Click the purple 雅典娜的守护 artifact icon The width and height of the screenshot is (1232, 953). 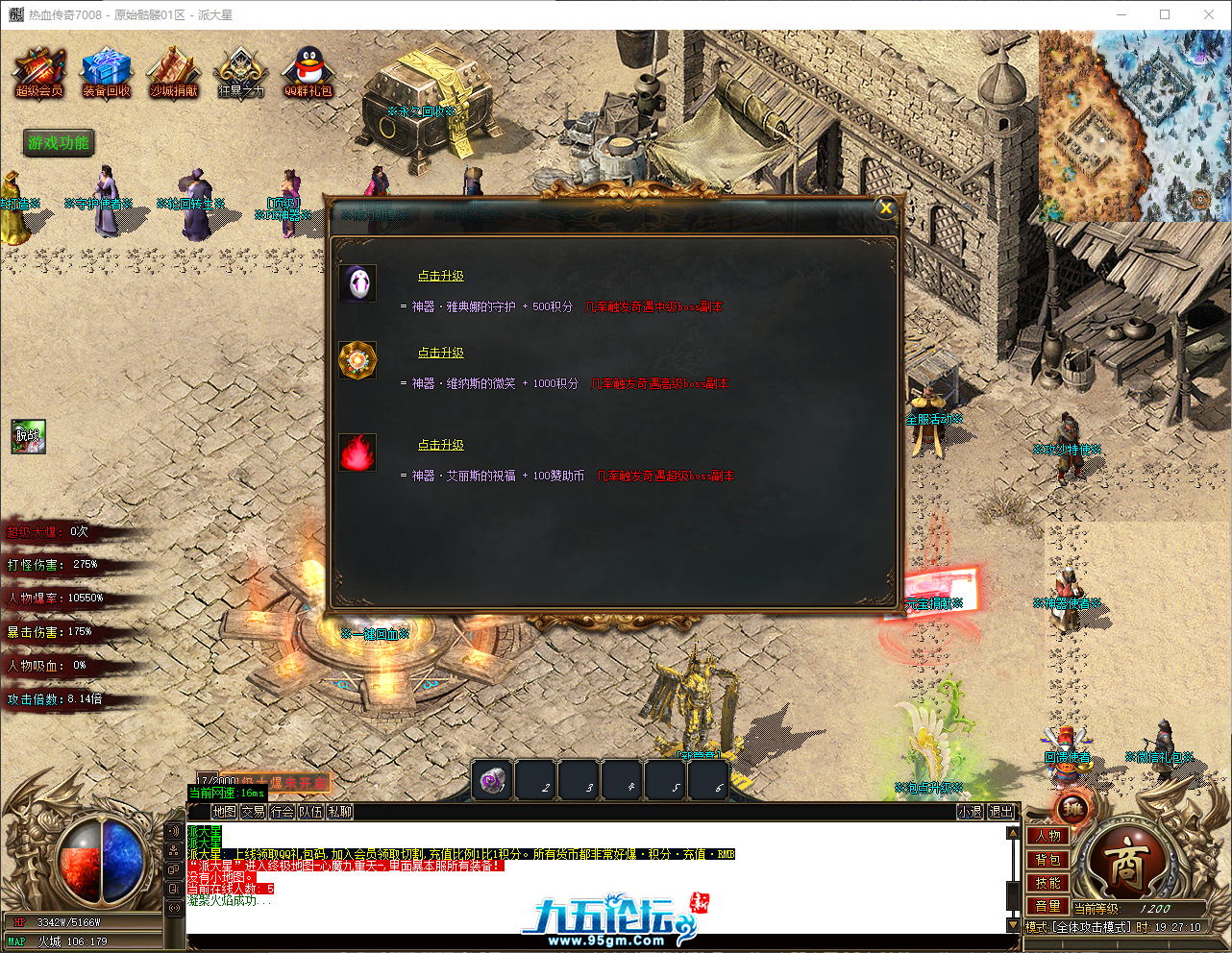357,282
